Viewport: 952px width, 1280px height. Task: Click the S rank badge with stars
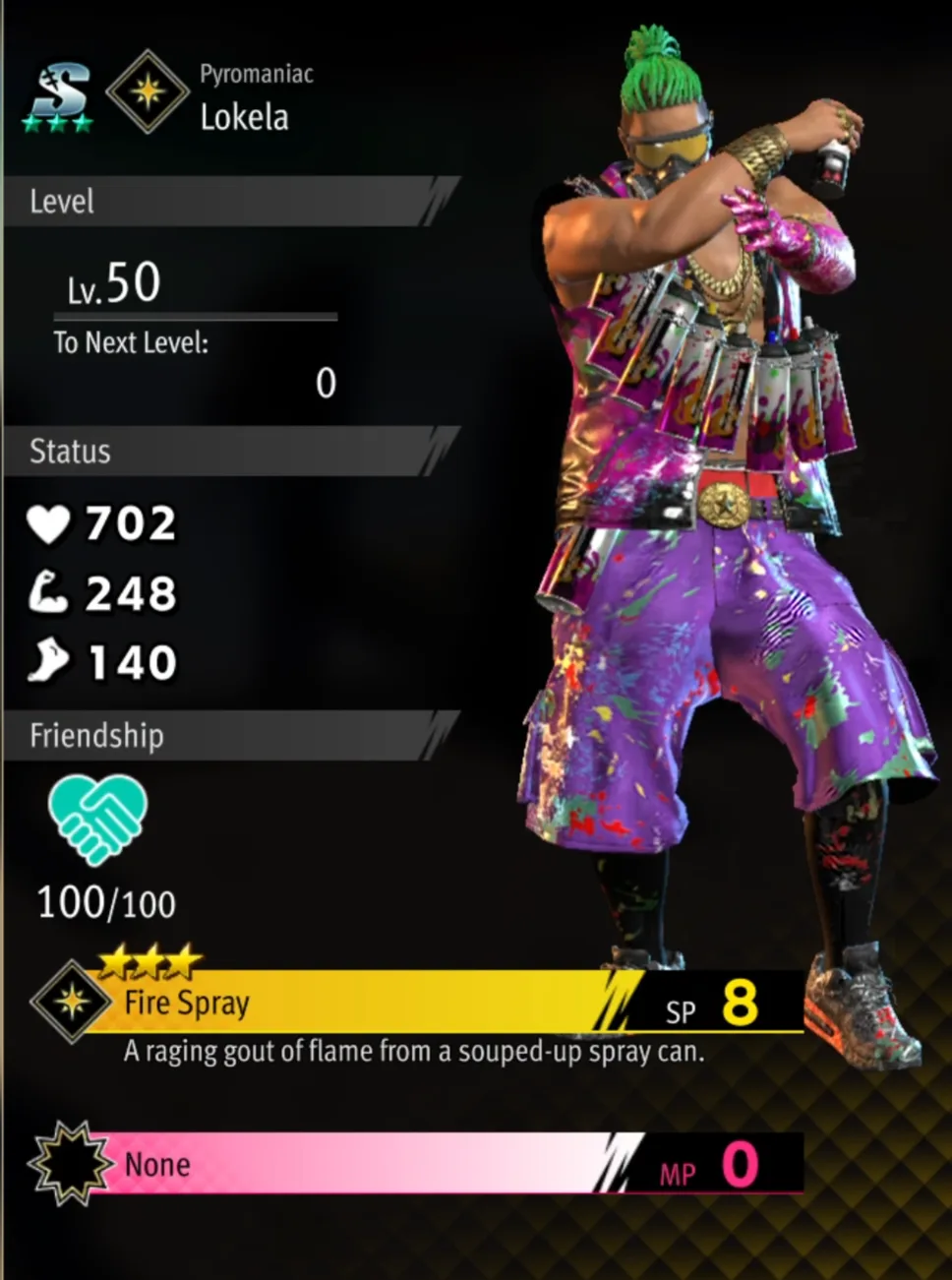point(58,98)
